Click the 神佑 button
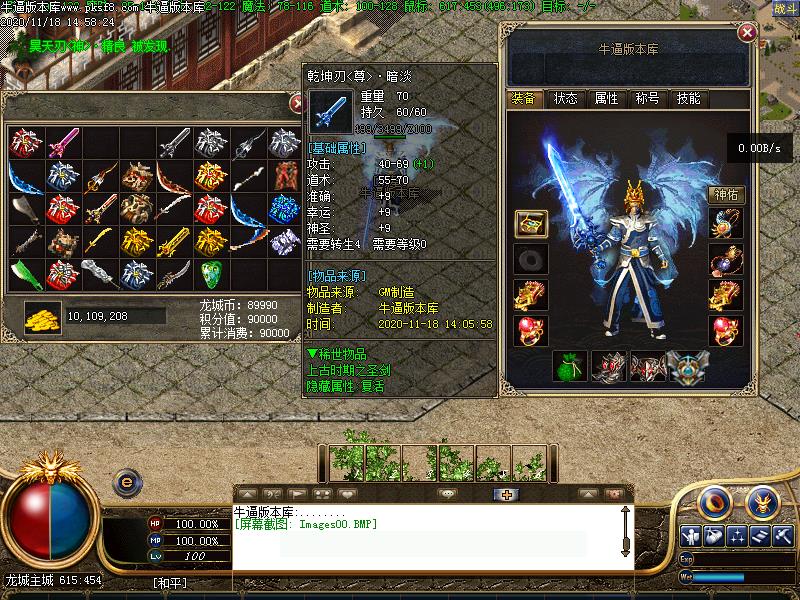The width and height of the screenshot is (800, 600). [727, 194]
